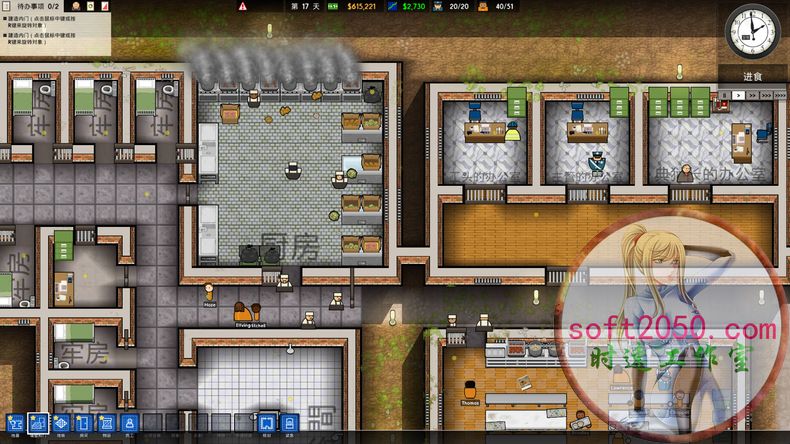The image size is (790, 444).
Task: Open the staff hiring toolbar icon
Action: point(129,423)
